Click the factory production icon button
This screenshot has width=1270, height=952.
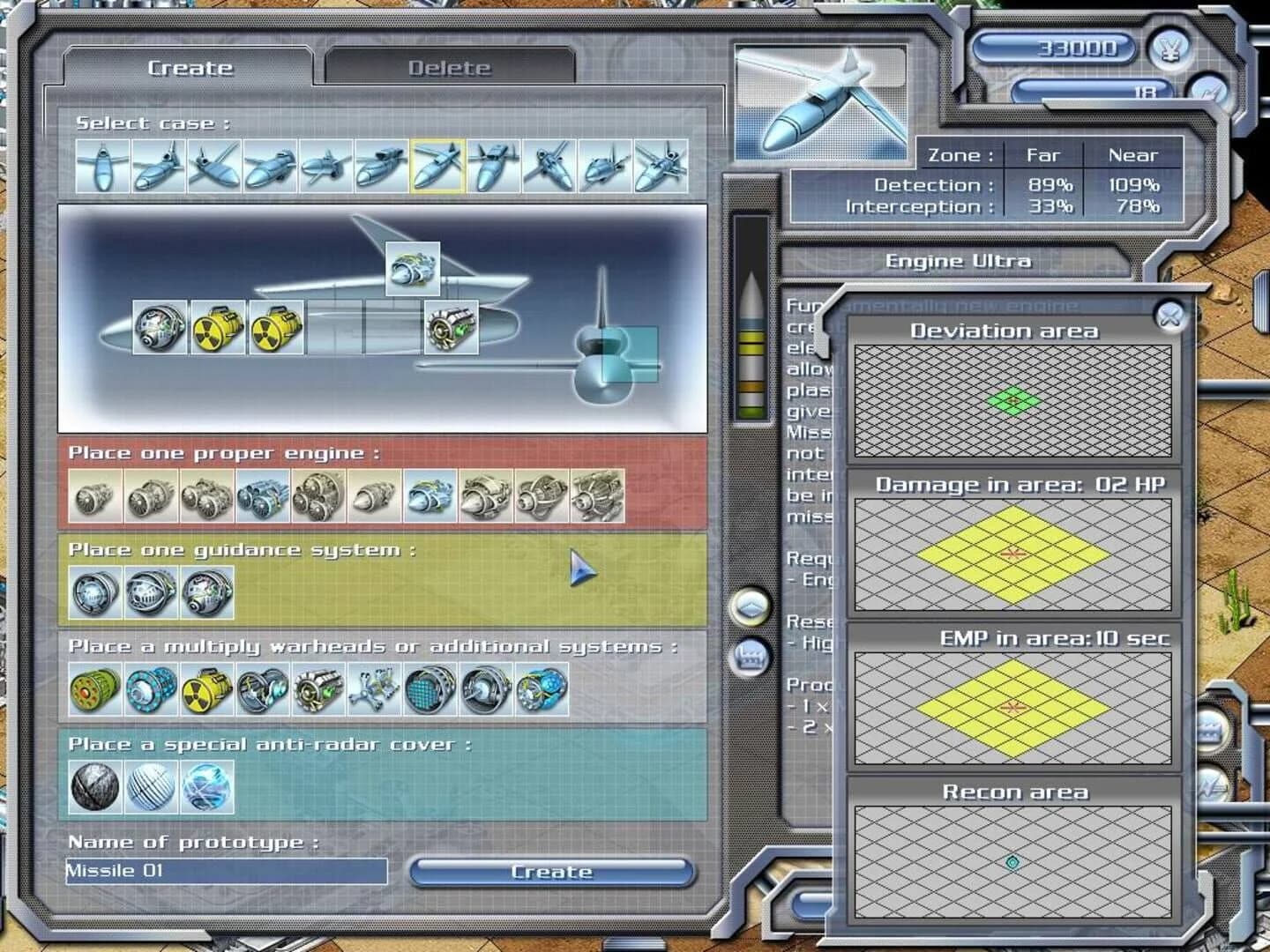750,658
